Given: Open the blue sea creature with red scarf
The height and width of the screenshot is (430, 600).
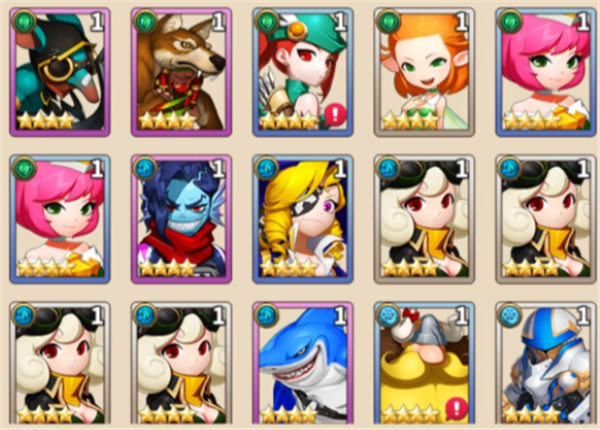Looking at the screenshot, I should 180,218.
